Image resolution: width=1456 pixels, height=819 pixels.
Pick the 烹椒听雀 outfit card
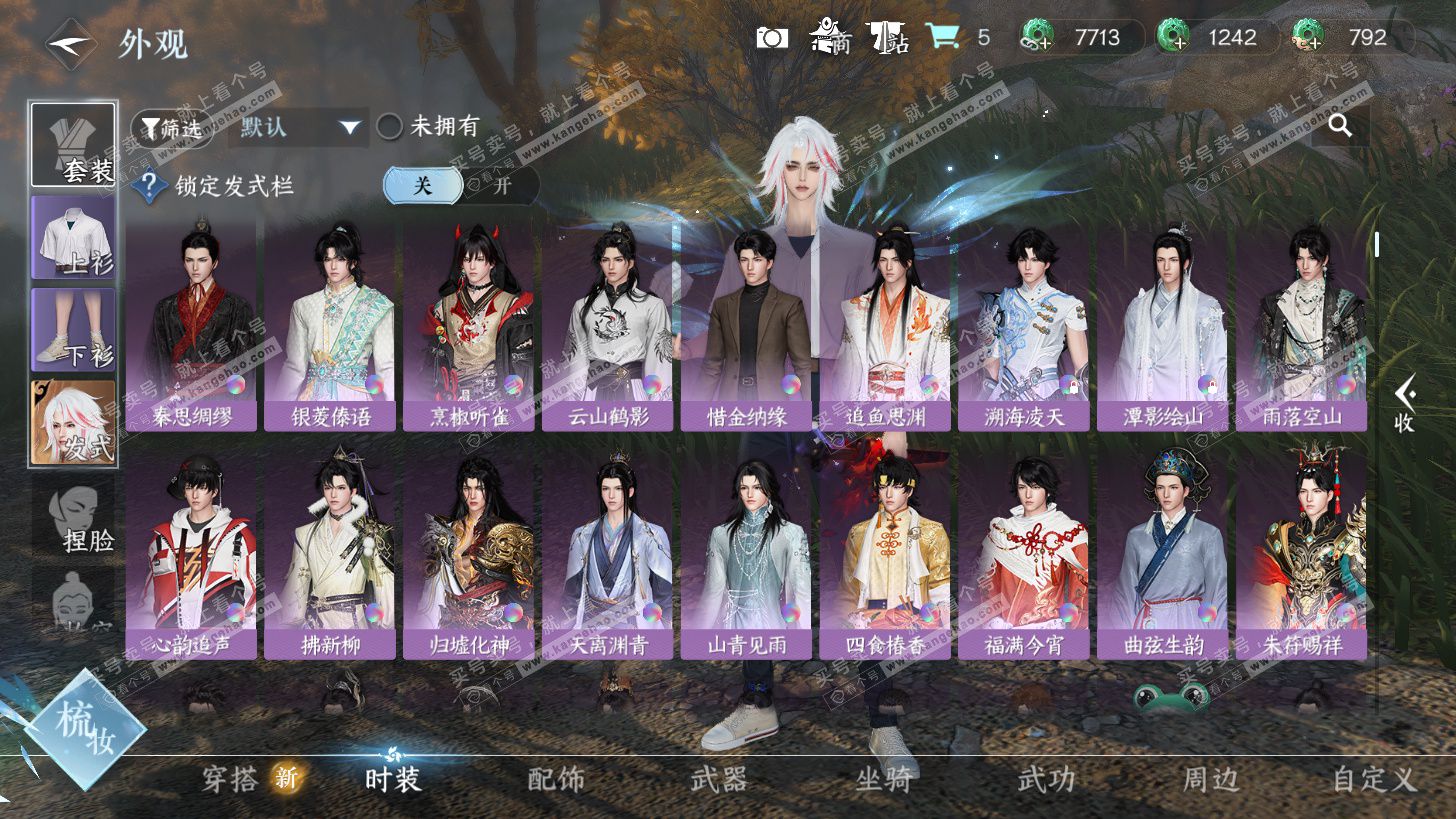coord(469,325)
